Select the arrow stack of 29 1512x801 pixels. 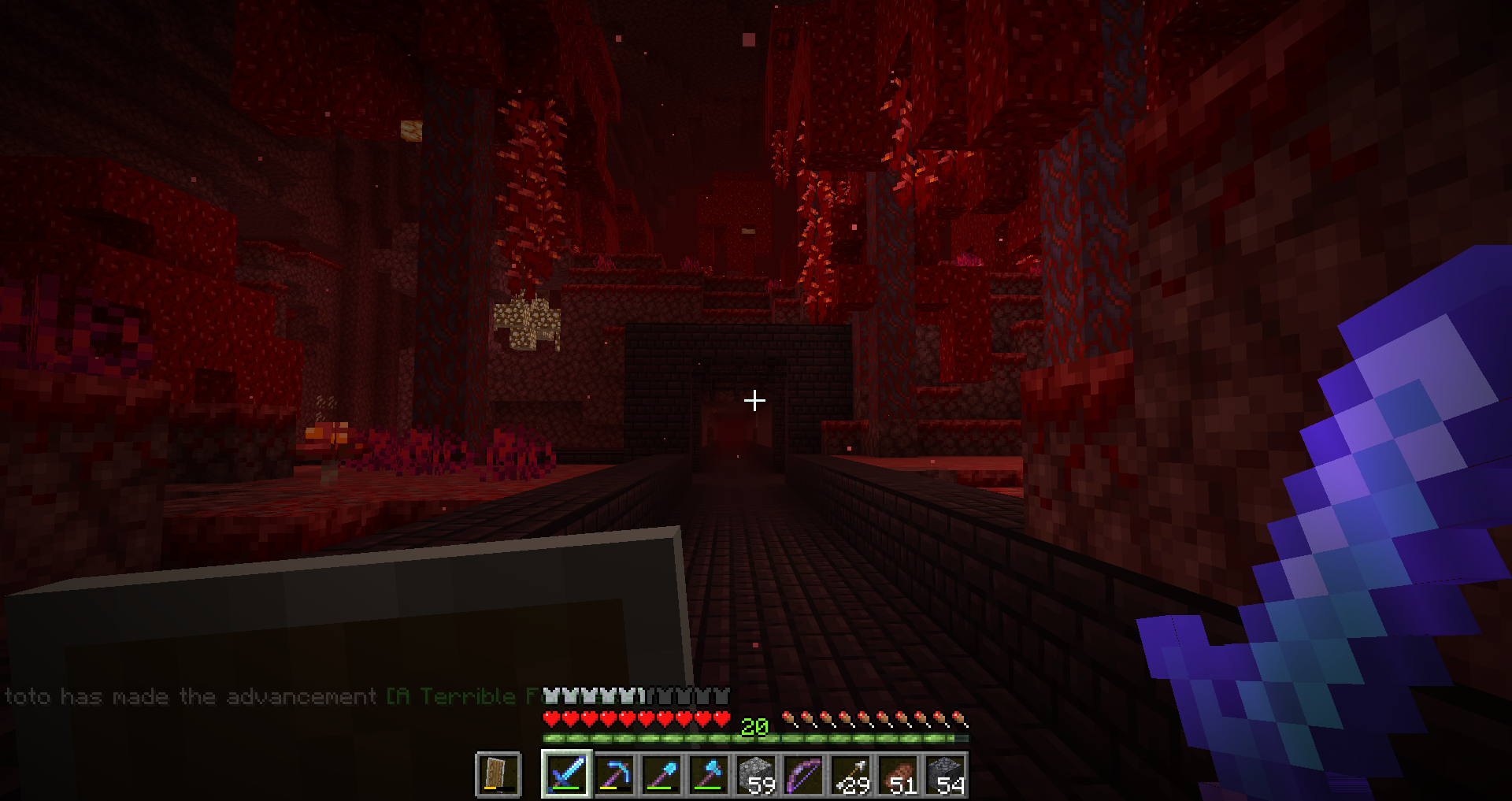850,774
